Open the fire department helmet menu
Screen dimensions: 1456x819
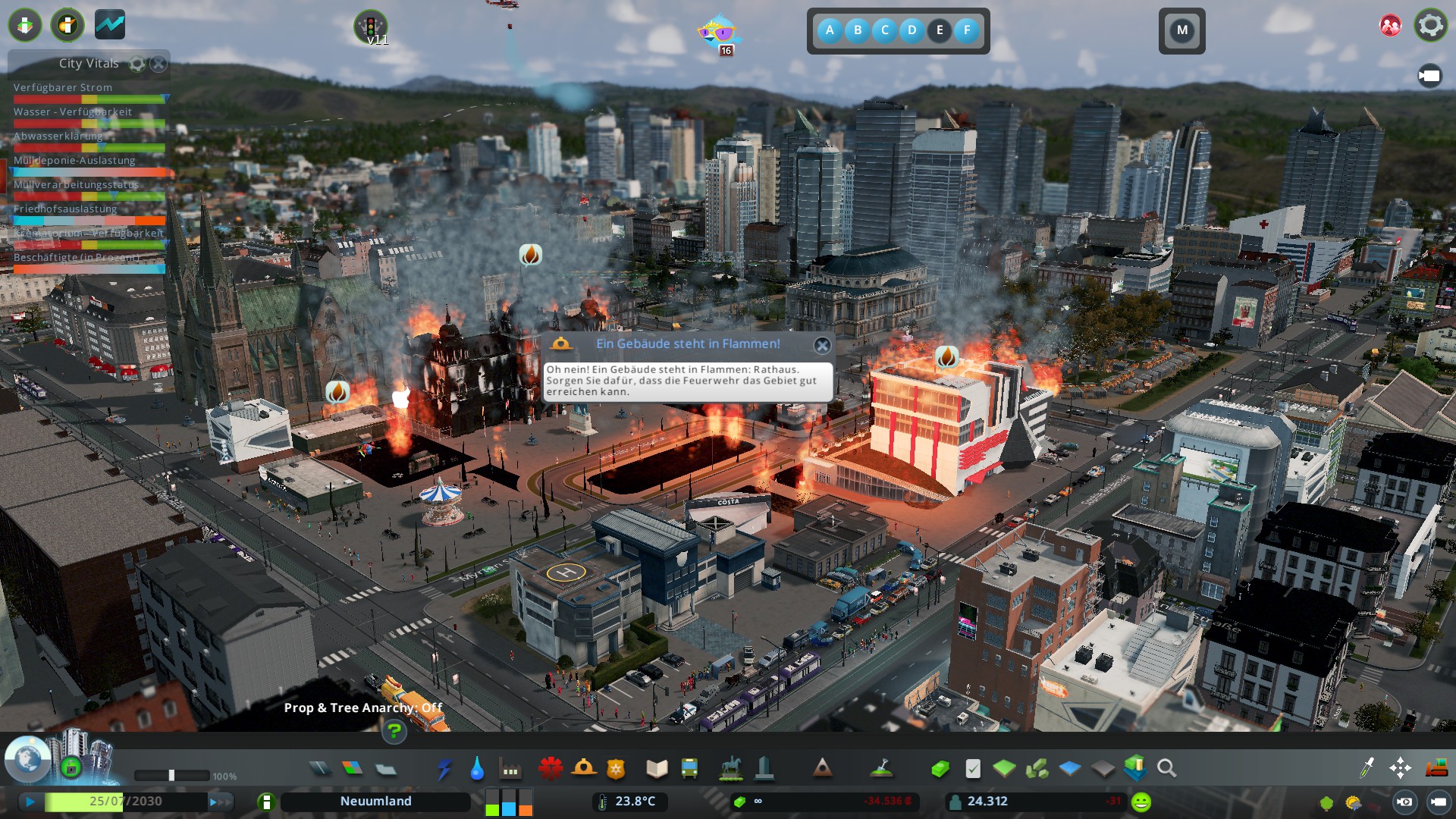[x=583, y=768]
